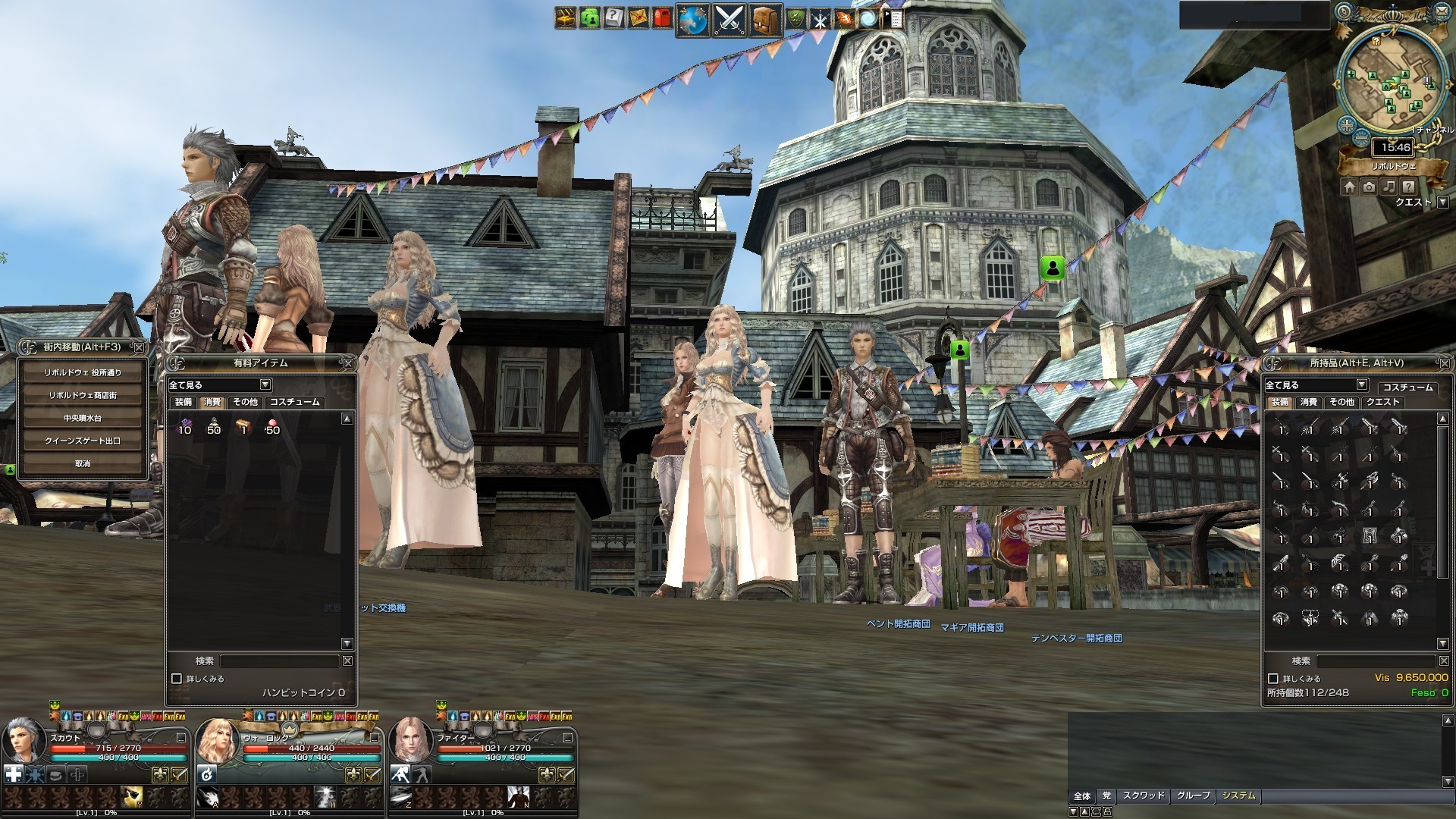The width and height of the screenshot is (1456, 819).
Task: Check 詳しくみる in the 所持品 panel
Action: tap(1272, 679)
